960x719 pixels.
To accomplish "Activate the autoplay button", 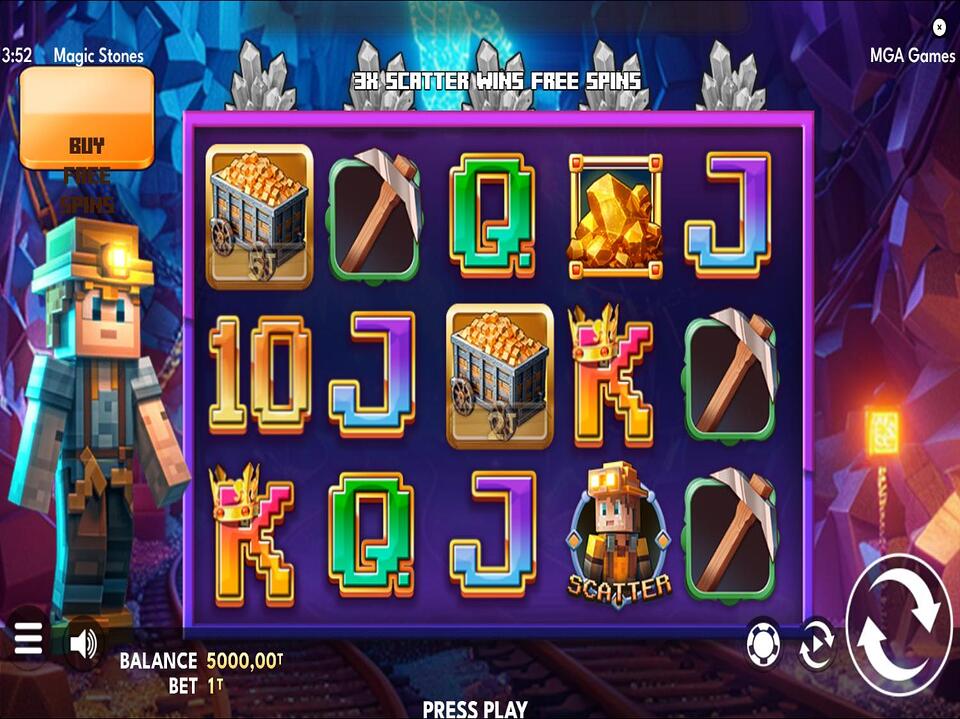I will [816, 645].
